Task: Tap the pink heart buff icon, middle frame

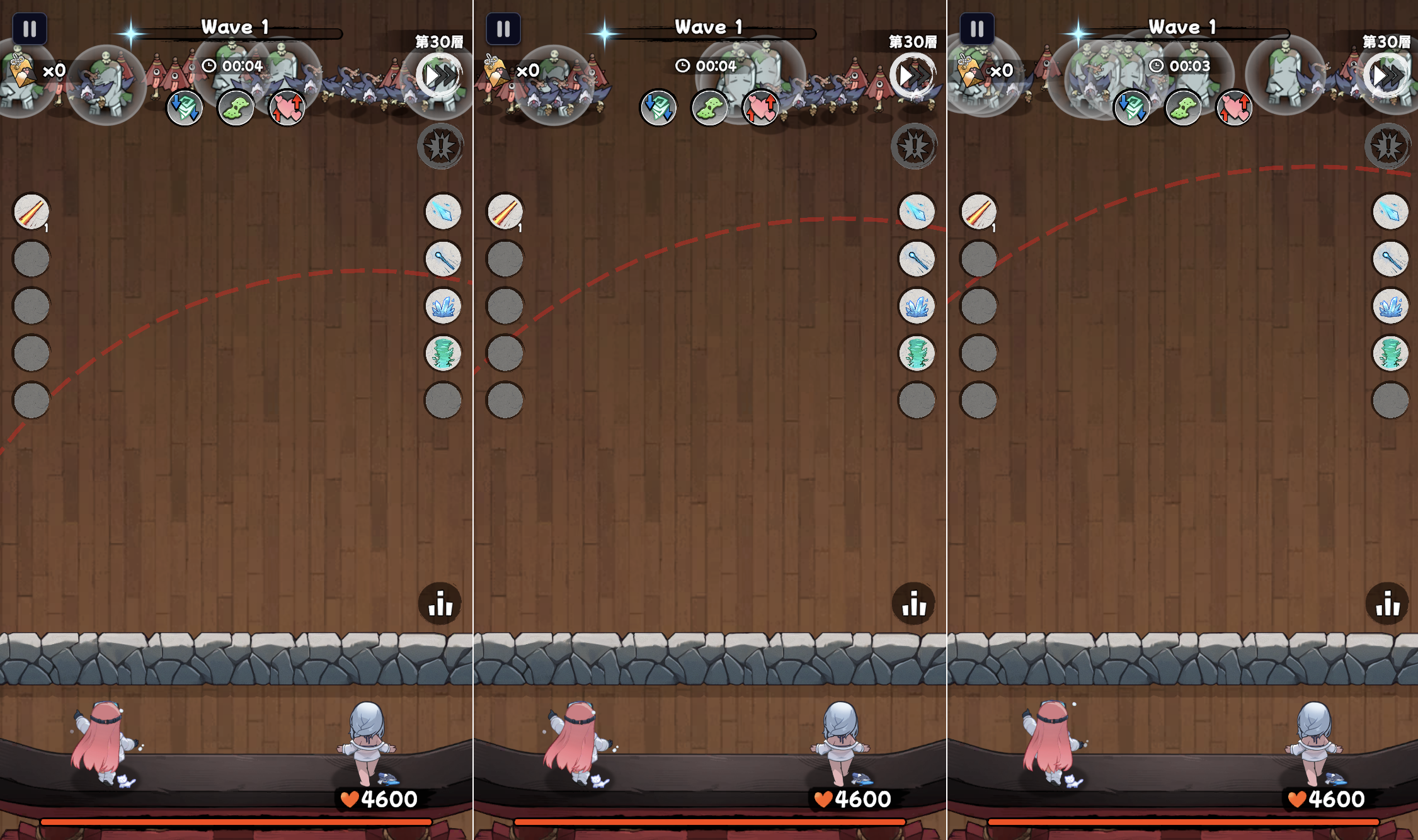Action: click(x=761, y=108)
